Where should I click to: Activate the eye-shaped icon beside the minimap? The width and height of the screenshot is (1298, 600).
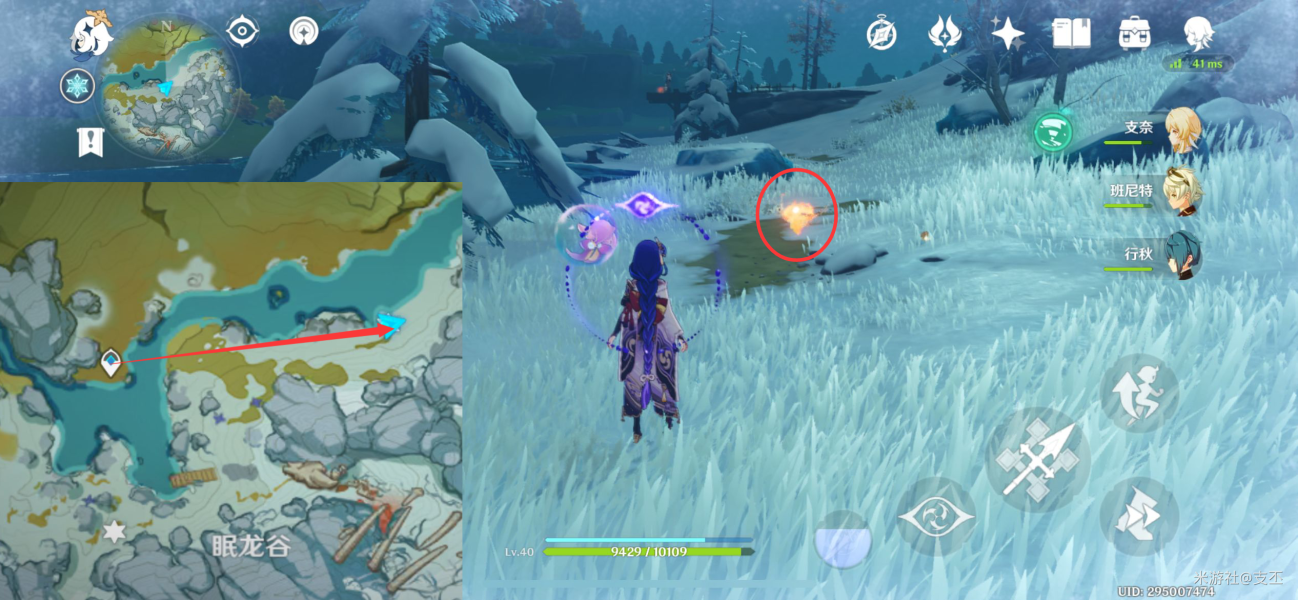pyautogui.click(x=242, y=32)
